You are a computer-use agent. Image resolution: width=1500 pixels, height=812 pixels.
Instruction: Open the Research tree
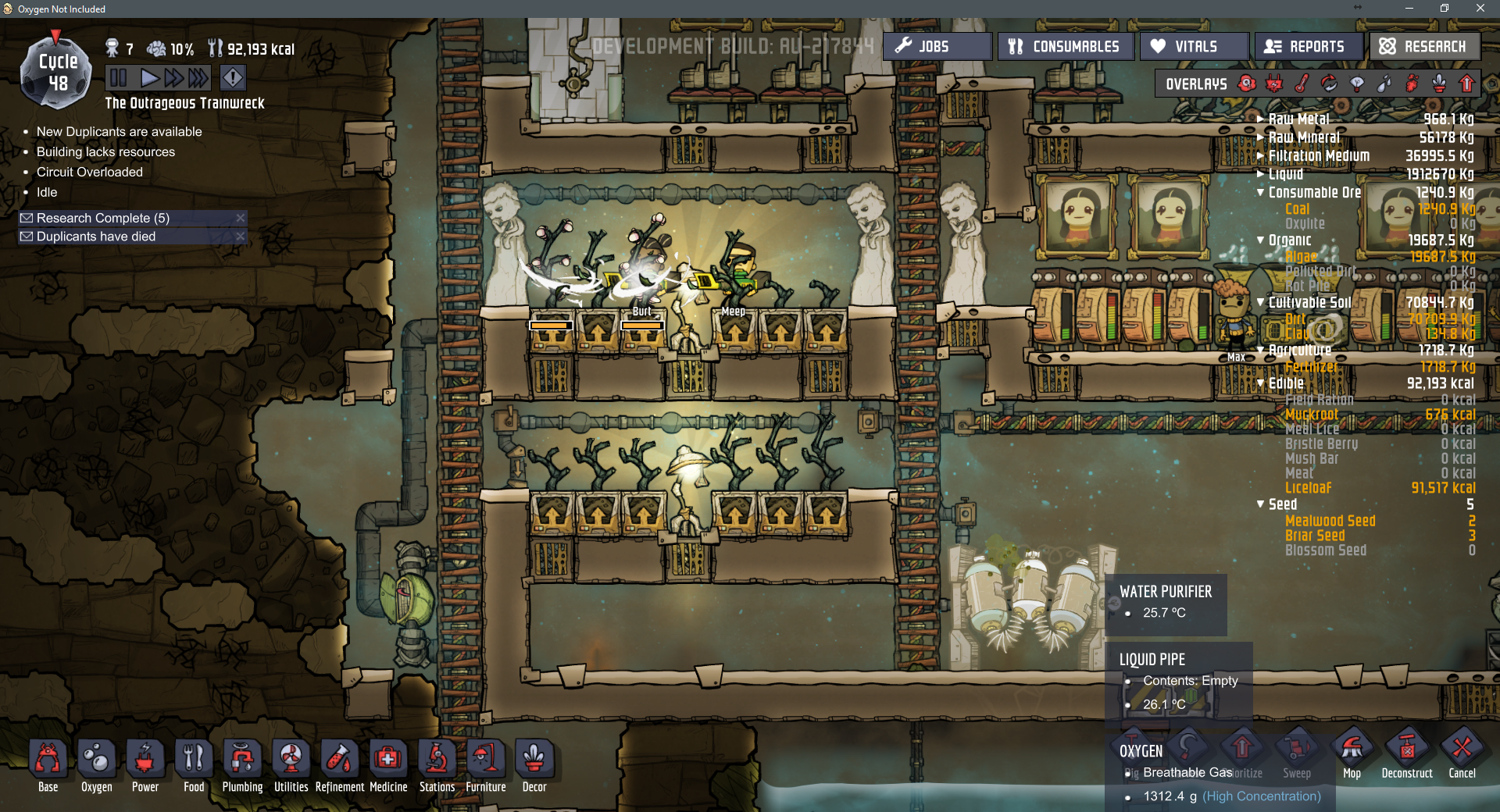click(x=1423, y=47)
